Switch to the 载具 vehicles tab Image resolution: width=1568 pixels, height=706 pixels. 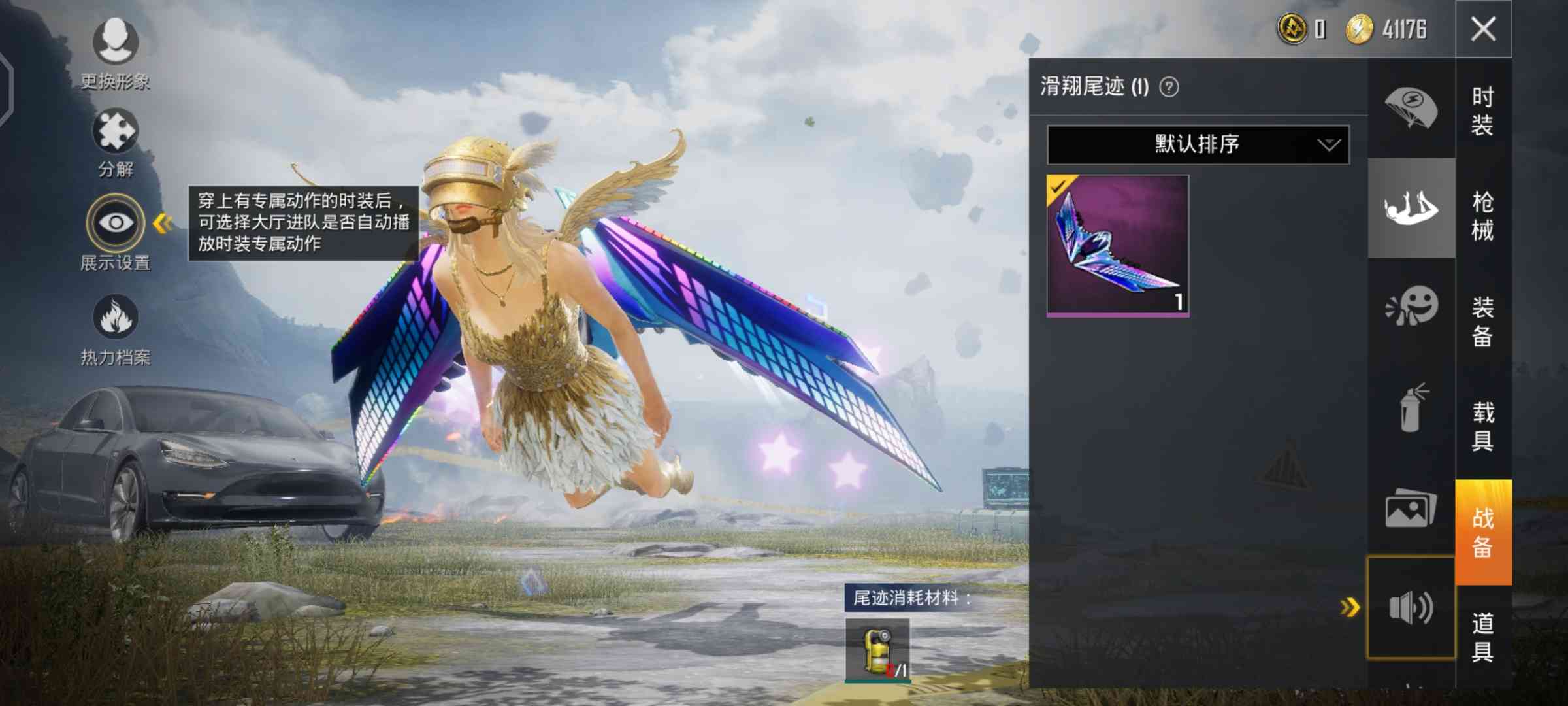pos(1482,426)
